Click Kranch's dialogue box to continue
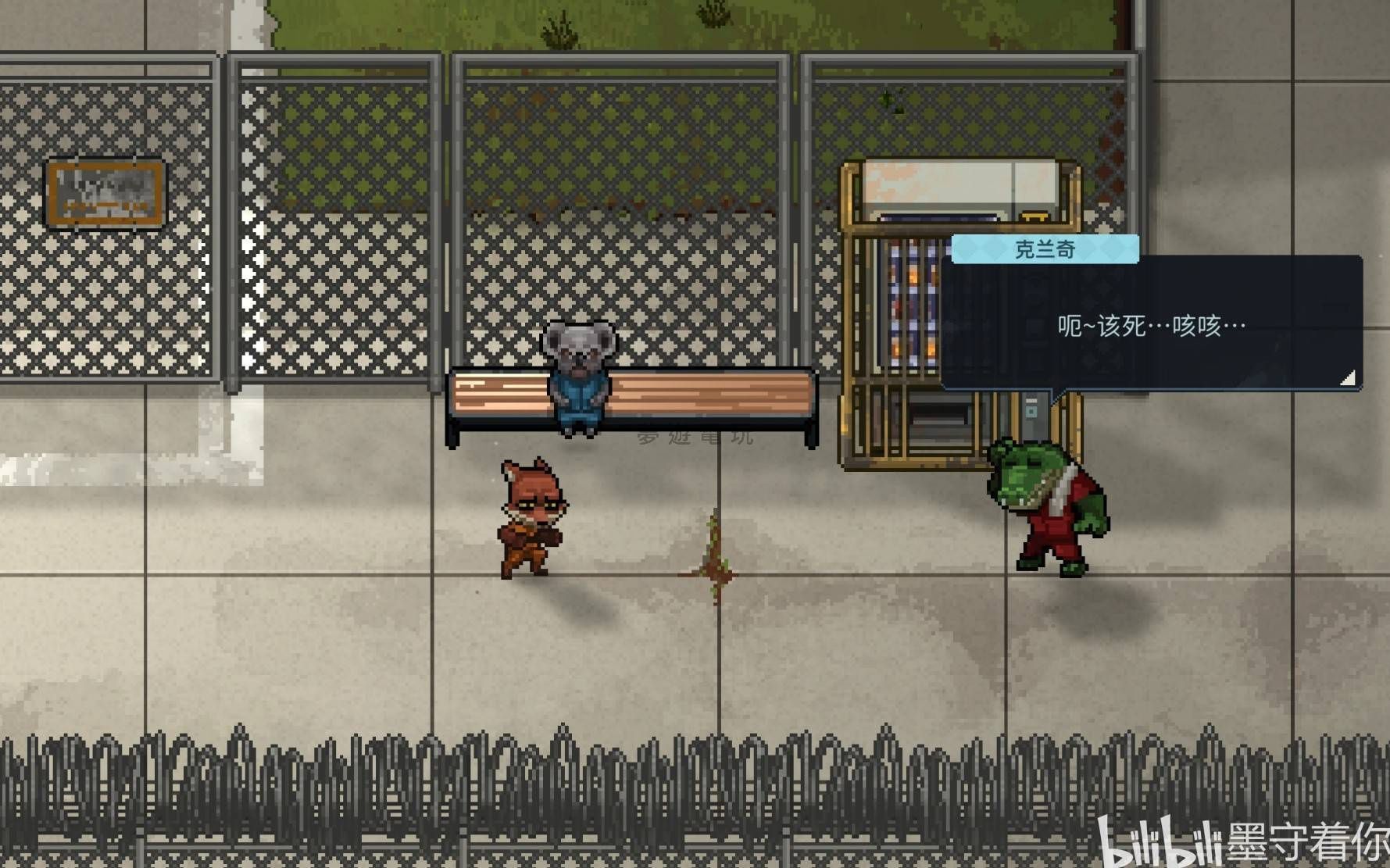Image resolution: width=1390 pixels, height=868 pixels. pos(1151,325)
